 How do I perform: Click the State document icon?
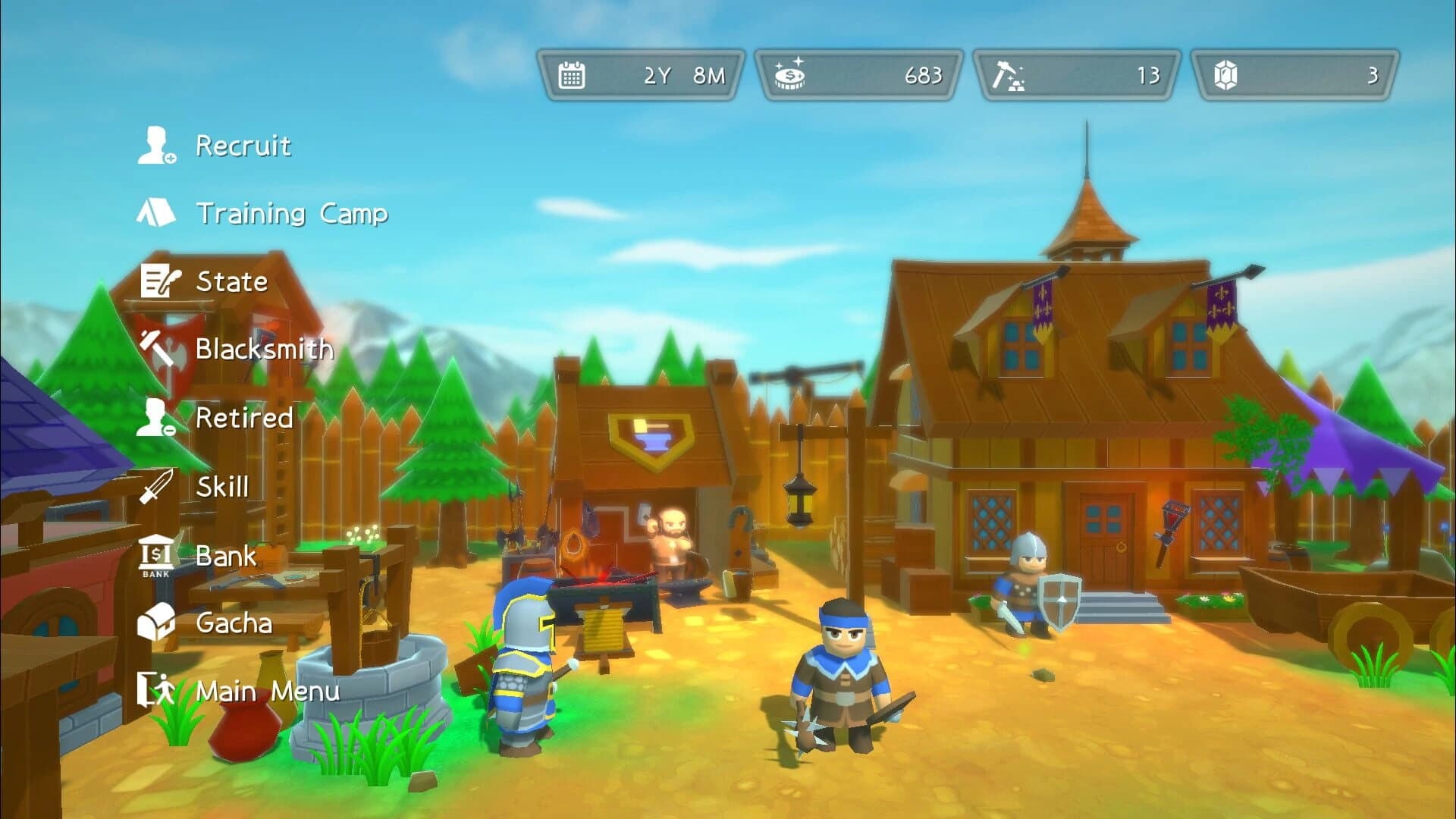[x=157, y=281]
